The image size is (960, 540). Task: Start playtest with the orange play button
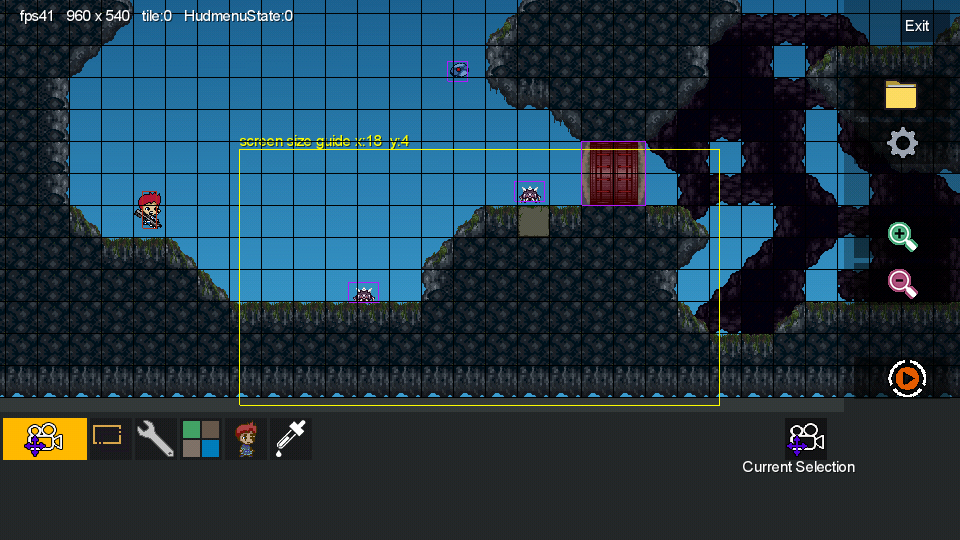click(907, 378)
